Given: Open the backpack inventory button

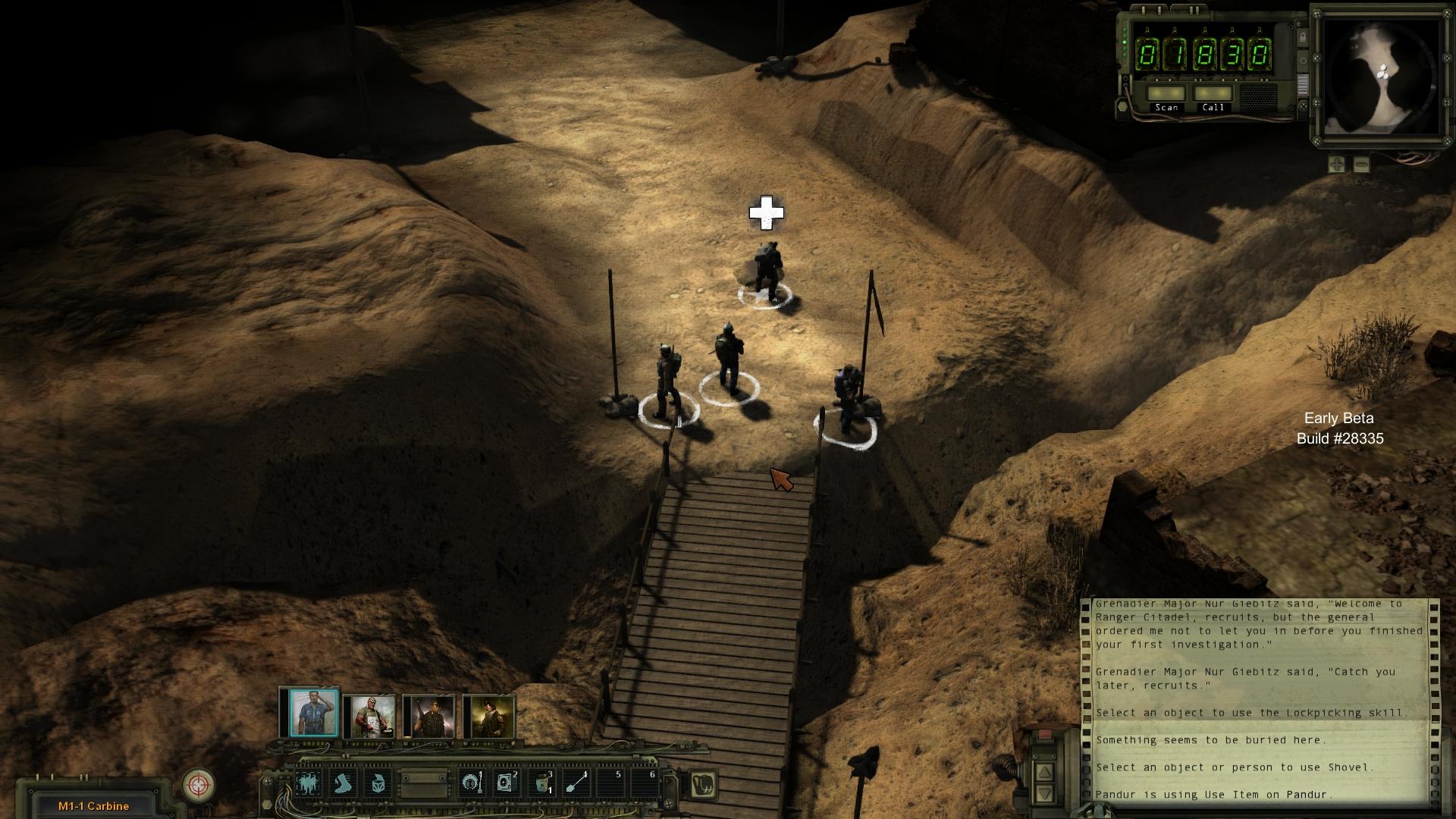Looking at the screenshot, I should [703, 784].
